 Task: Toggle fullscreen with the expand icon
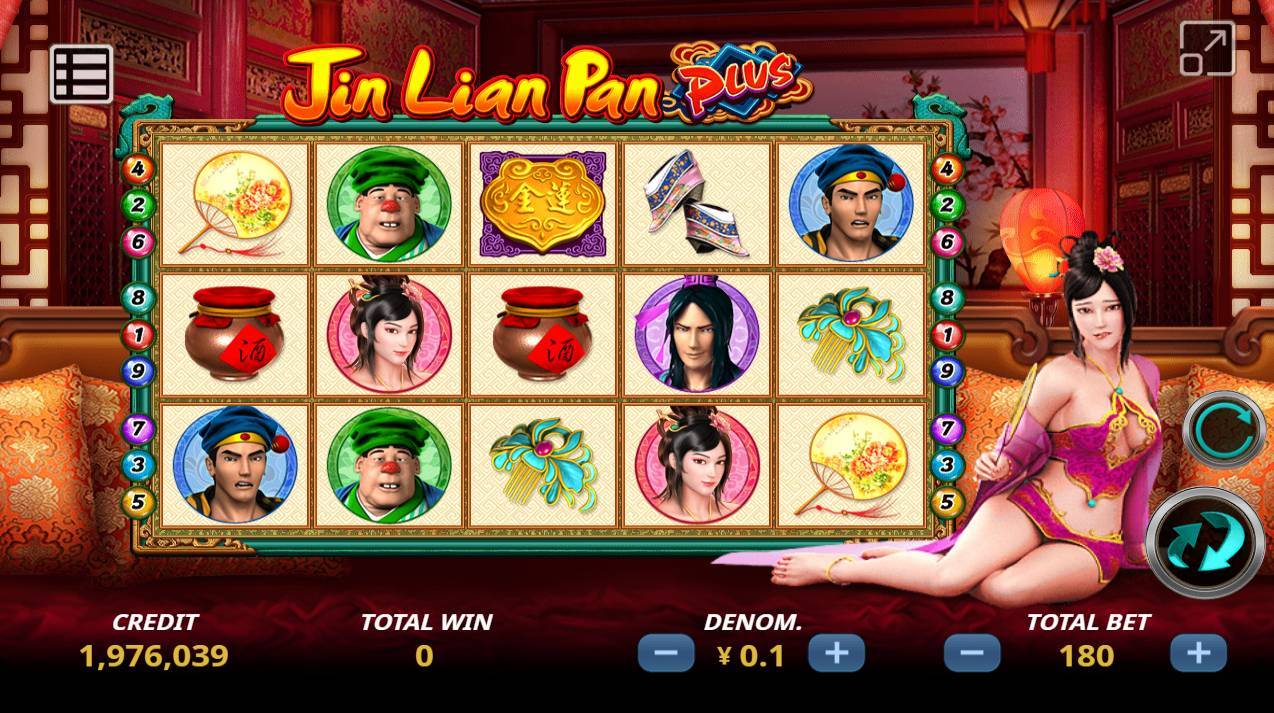[x=1207, y=48]
